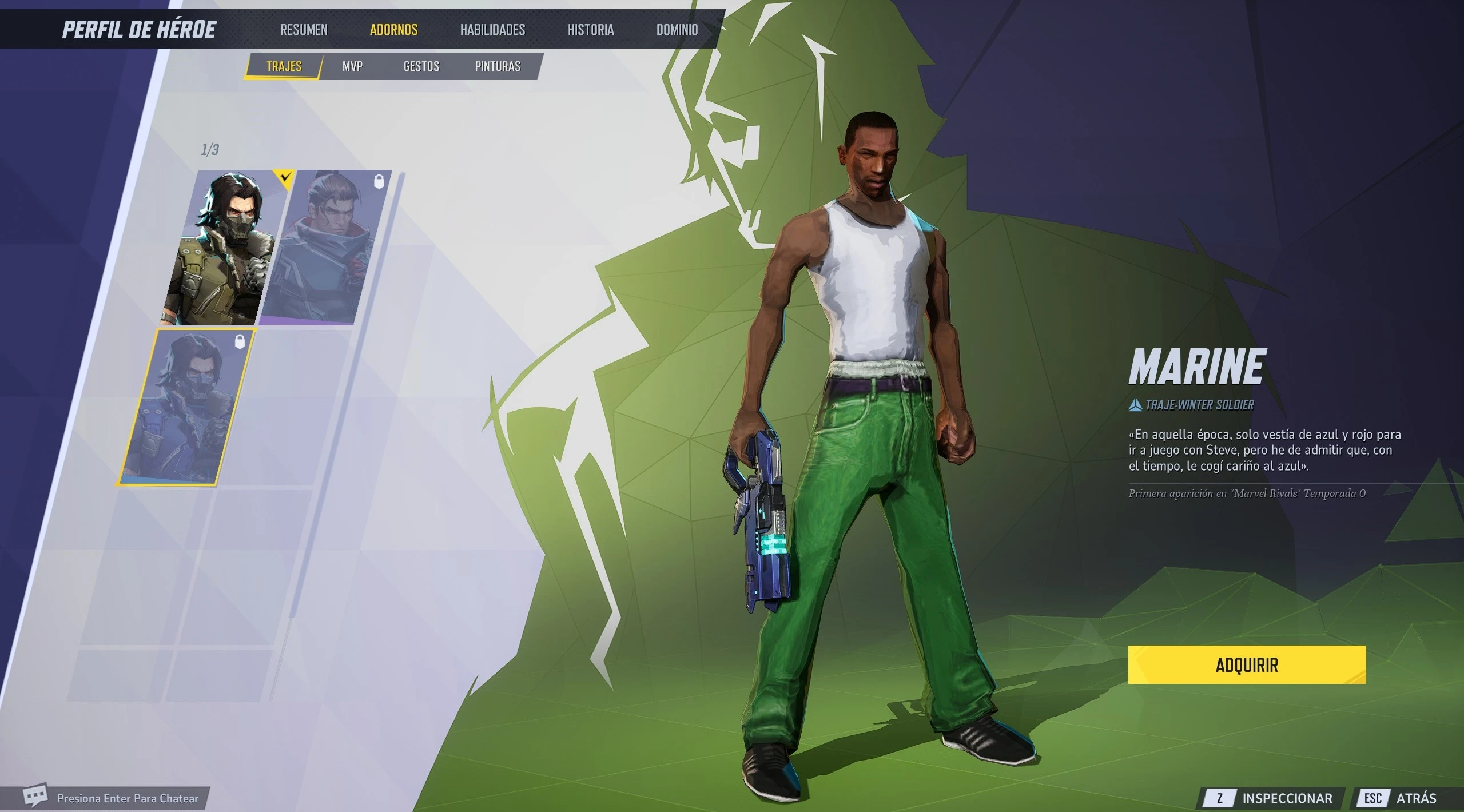The image size is (1464, 812).
Task: Select the Trajes sub-tab
Action: (x=284, y=66)
